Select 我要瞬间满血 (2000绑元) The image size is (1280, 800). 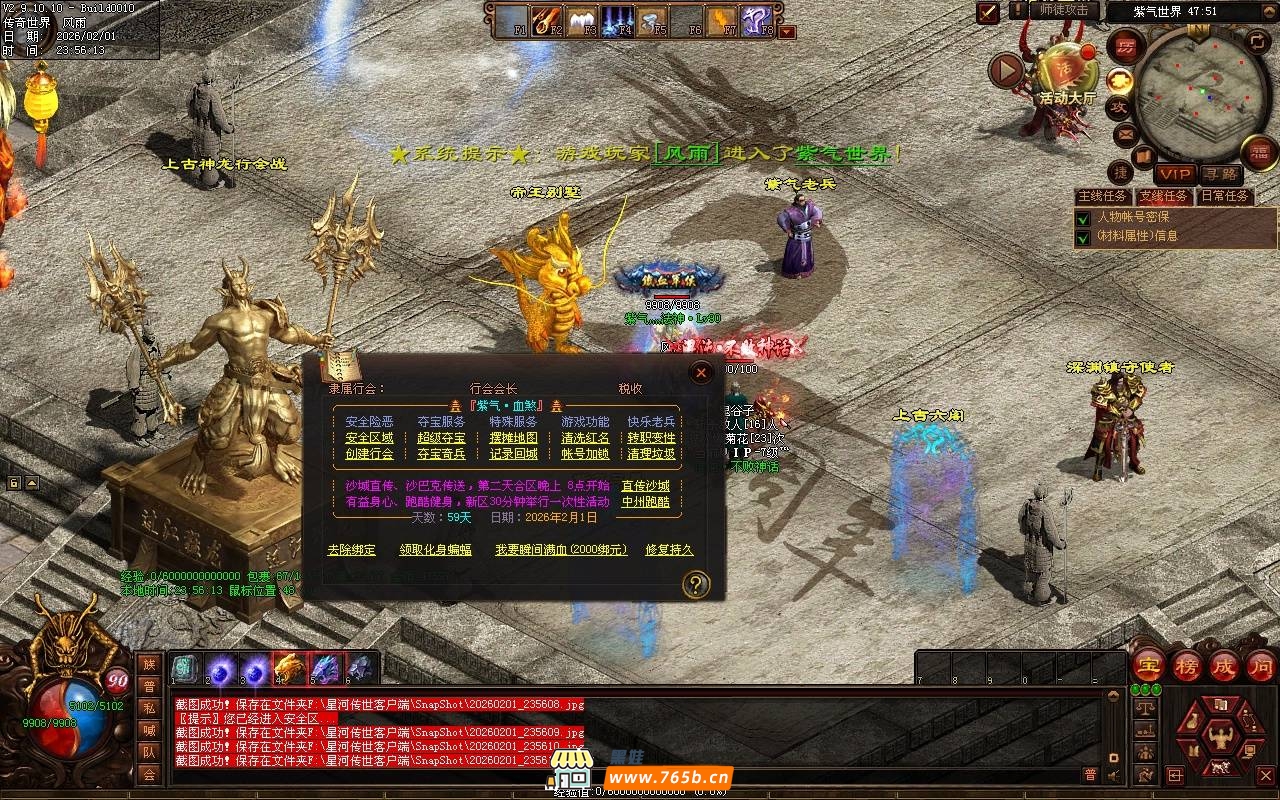point(561,550)
